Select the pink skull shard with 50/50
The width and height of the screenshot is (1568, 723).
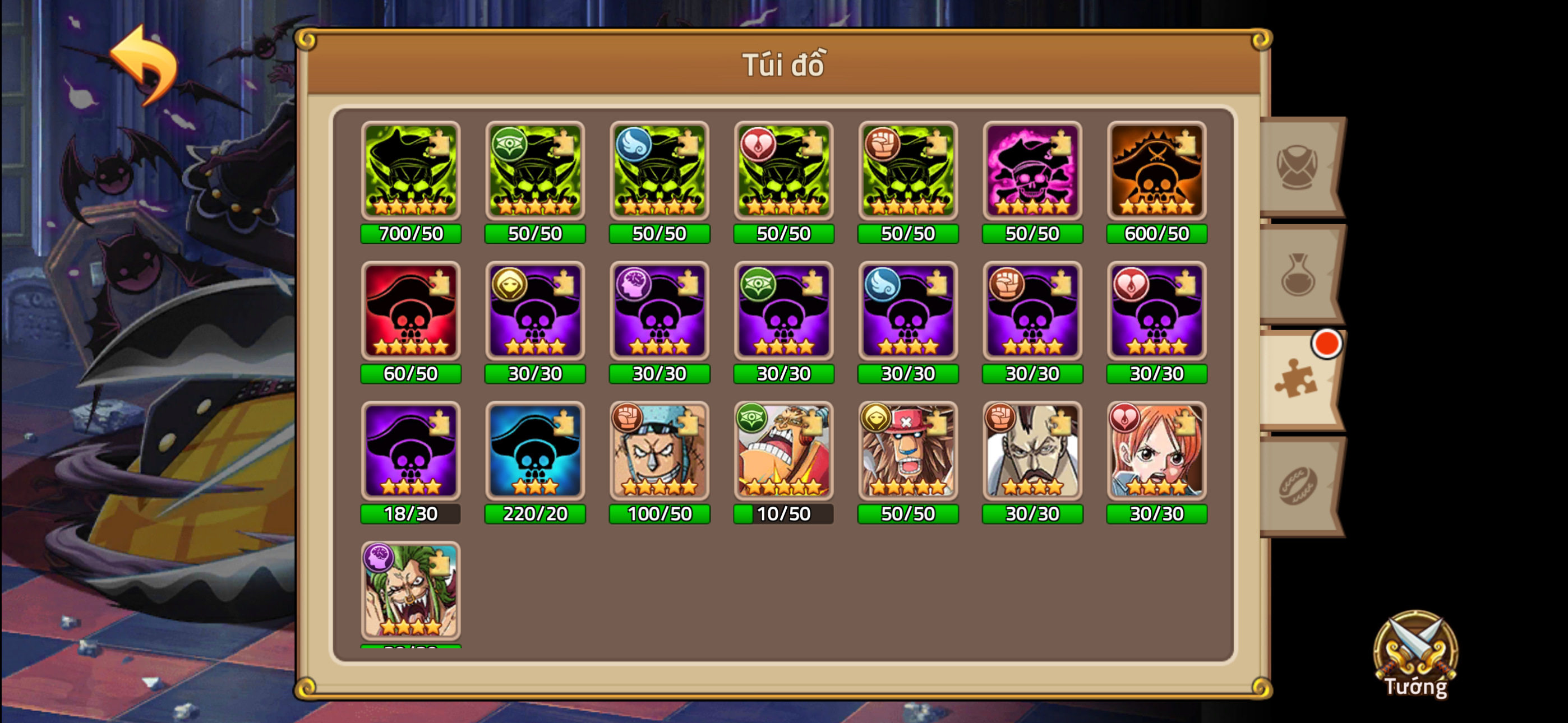click(x=1032, y=171)
